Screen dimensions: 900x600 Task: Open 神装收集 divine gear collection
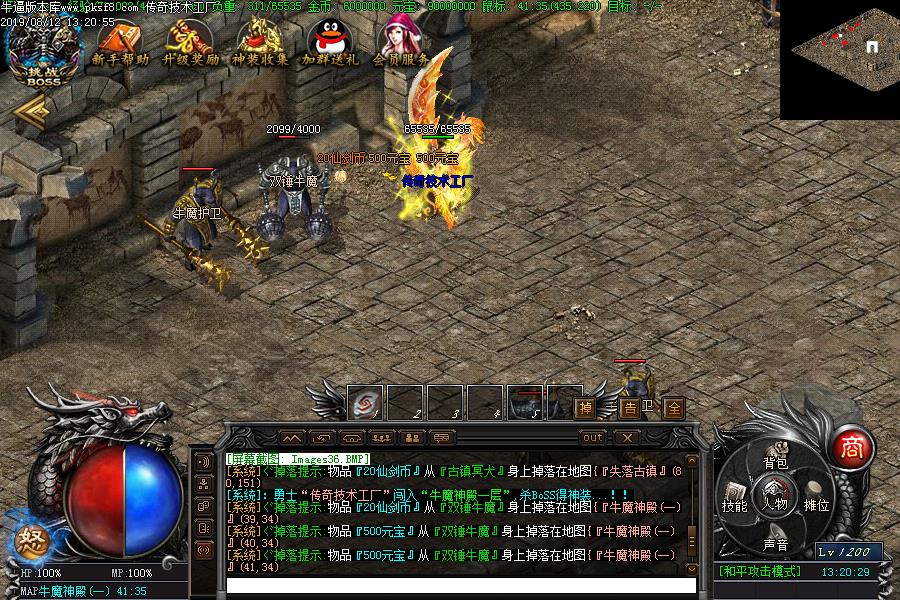click(x=260, y=45)
